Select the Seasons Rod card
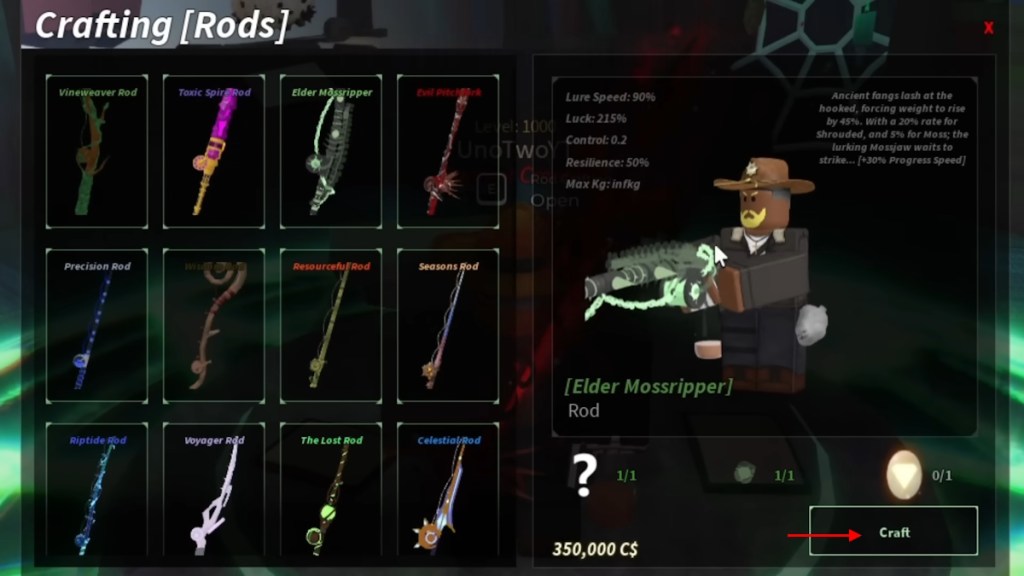Image resolution: width=1024 pixels, height=576 pixels. point(448,325)
